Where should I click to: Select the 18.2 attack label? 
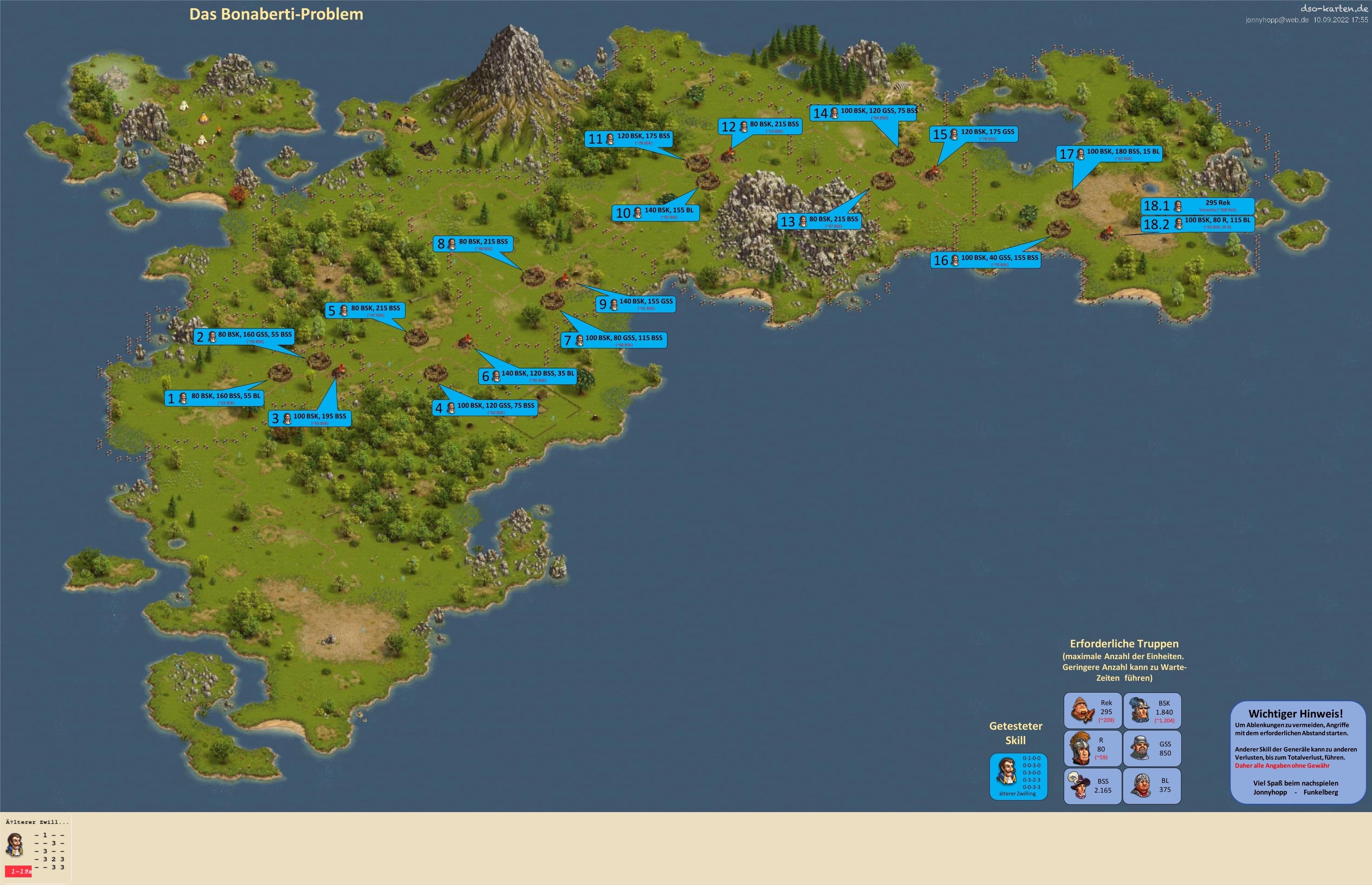pyautogui.click(x=1197, y=223)
